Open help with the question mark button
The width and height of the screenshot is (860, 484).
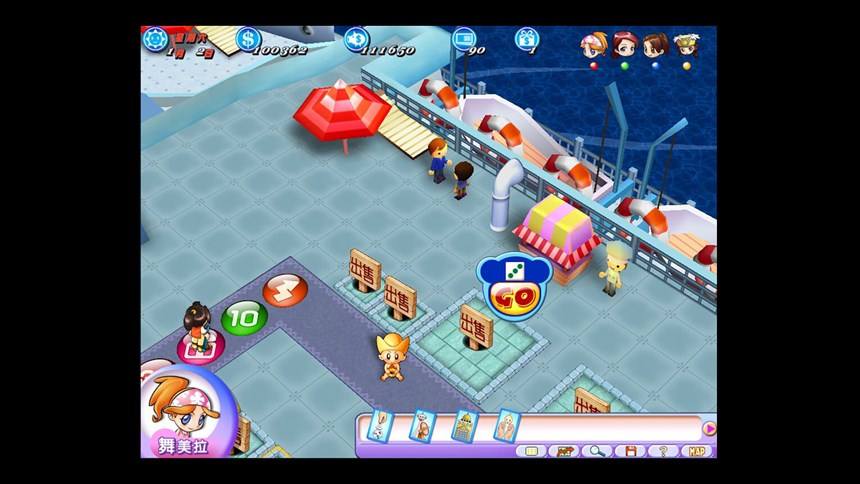coord(662,451)
